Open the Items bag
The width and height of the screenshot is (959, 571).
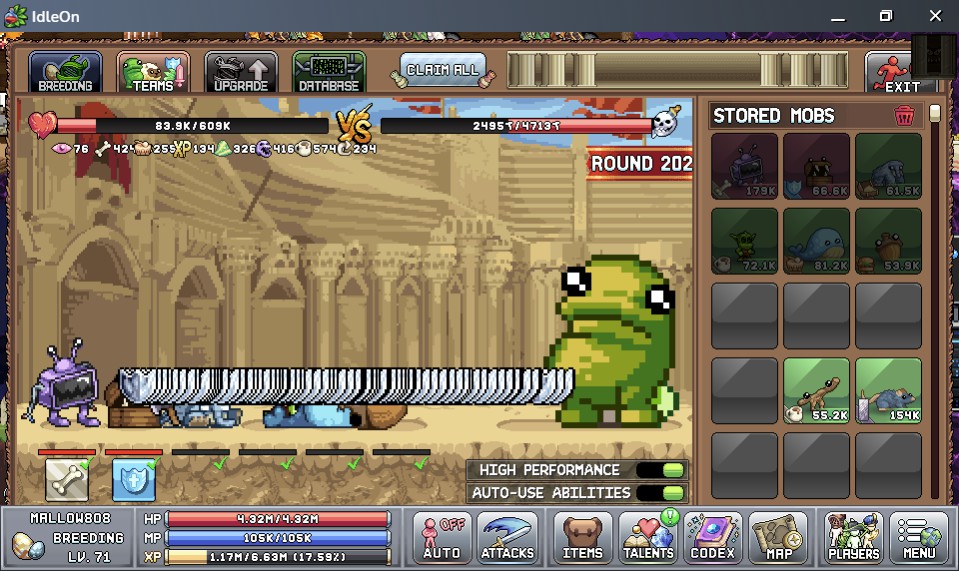(x=582, y=538)
